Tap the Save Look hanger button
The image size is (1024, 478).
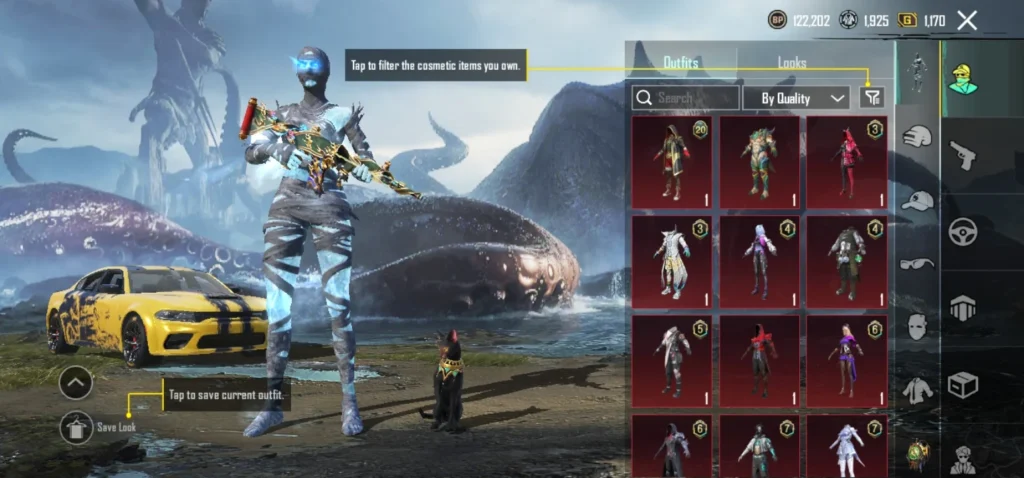point(76,428)
